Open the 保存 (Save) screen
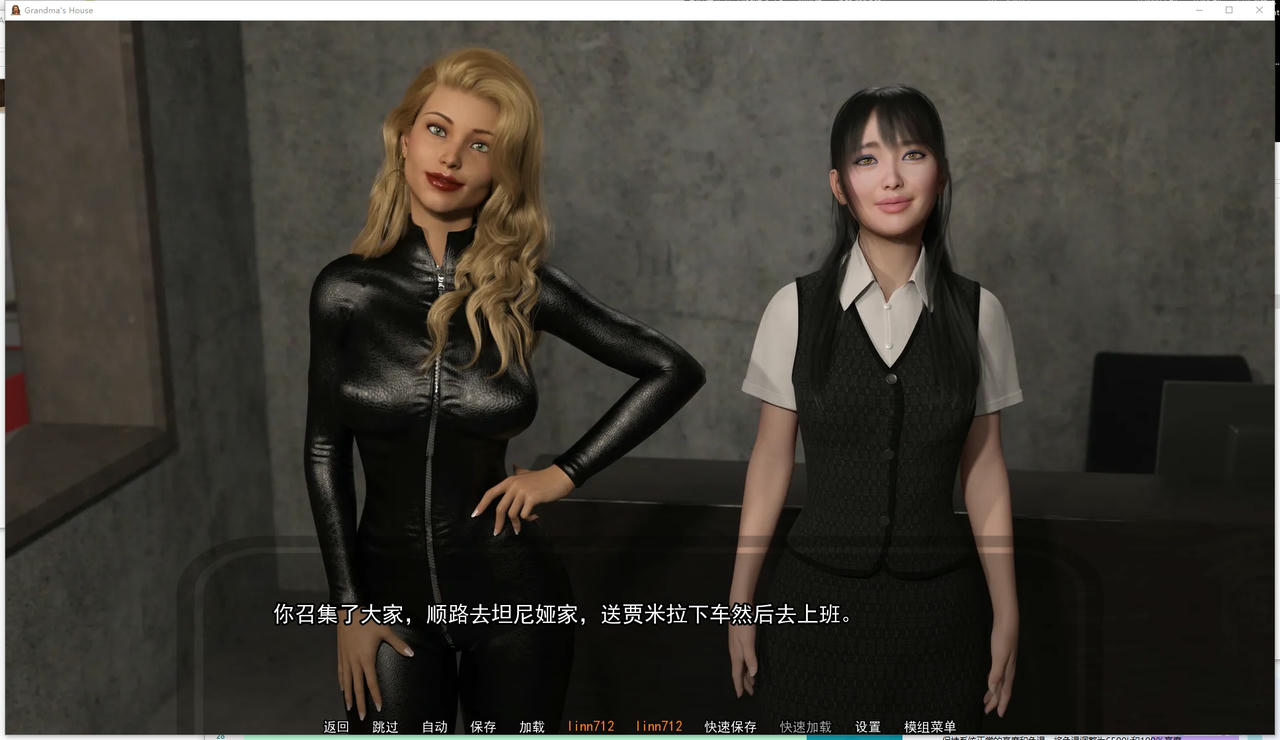The width and height of the screenshot is (1280, 740). click(x=482, y=727)
